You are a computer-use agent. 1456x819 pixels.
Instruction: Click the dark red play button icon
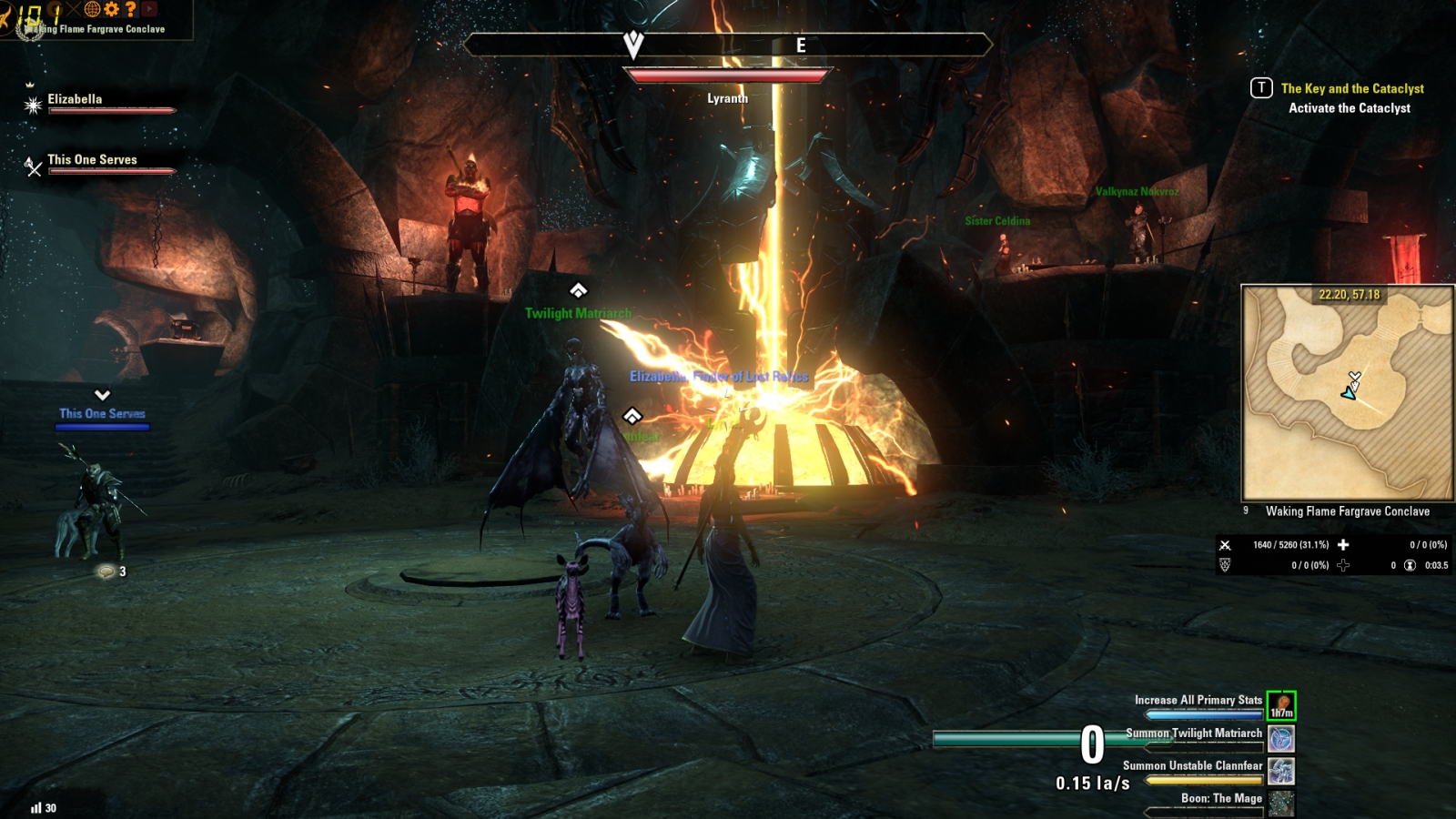150,9
